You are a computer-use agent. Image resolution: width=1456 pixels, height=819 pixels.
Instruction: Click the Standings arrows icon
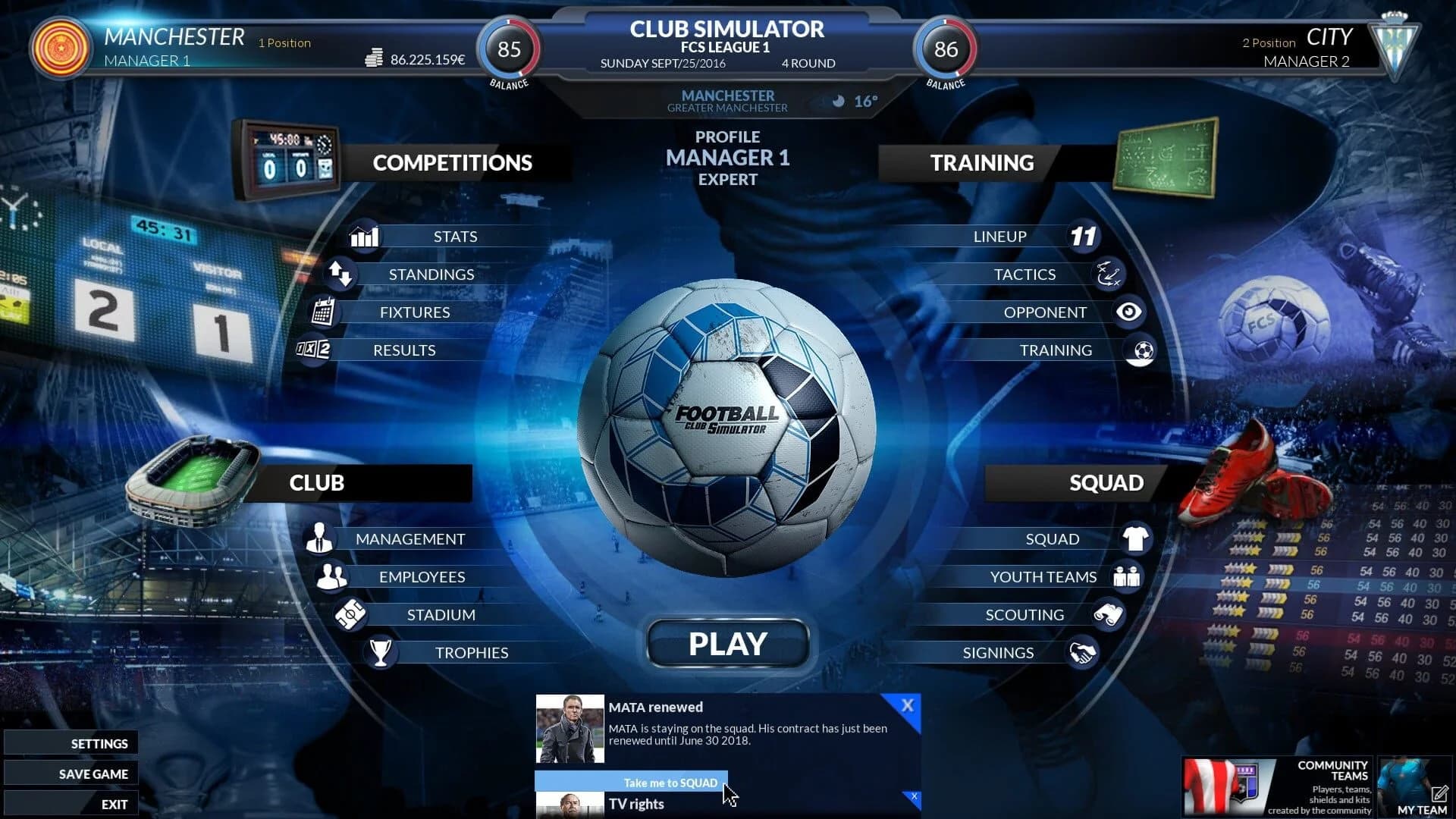click(342, 275)
